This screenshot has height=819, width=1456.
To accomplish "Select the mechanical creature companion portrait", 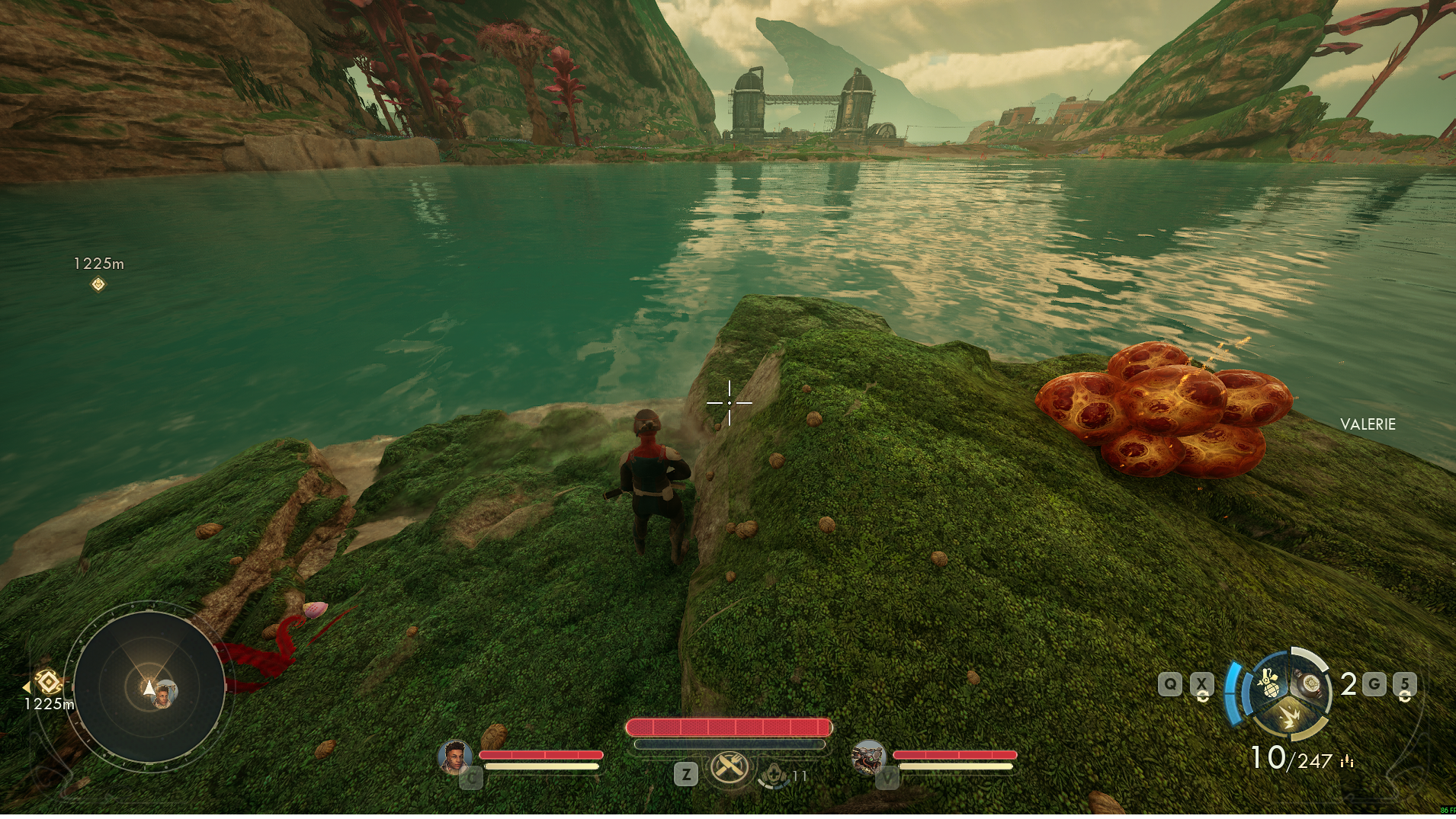I will (x=868, y=757).
